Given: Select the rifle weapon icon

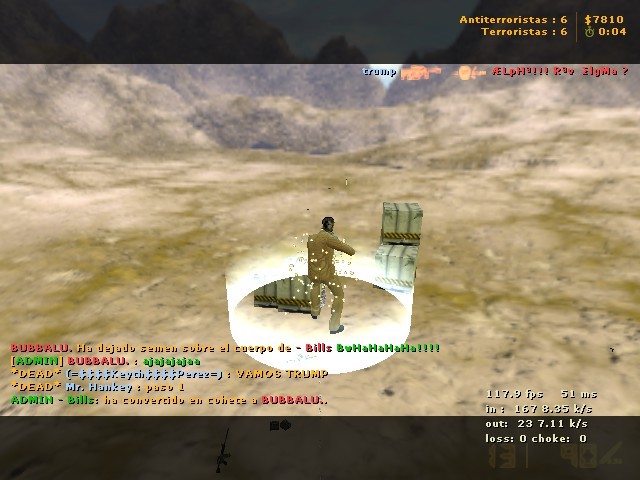Looking at the screenshot, I should coord(222,449).
